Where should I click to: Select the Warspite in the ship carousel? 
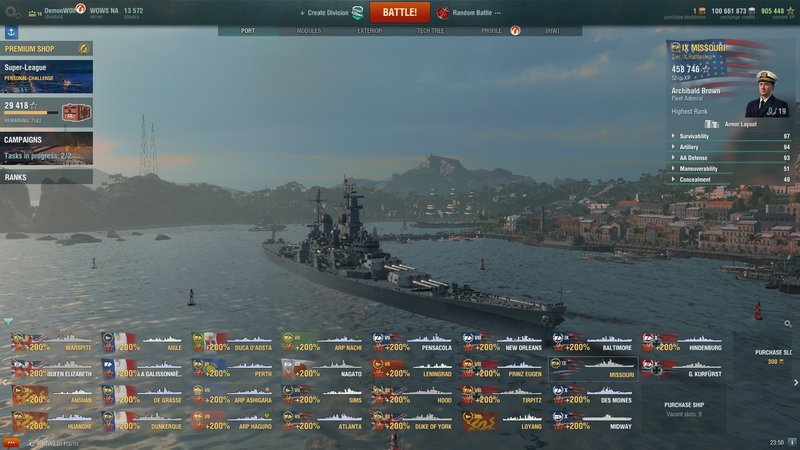pyautogui.click(x=54, y=344)
